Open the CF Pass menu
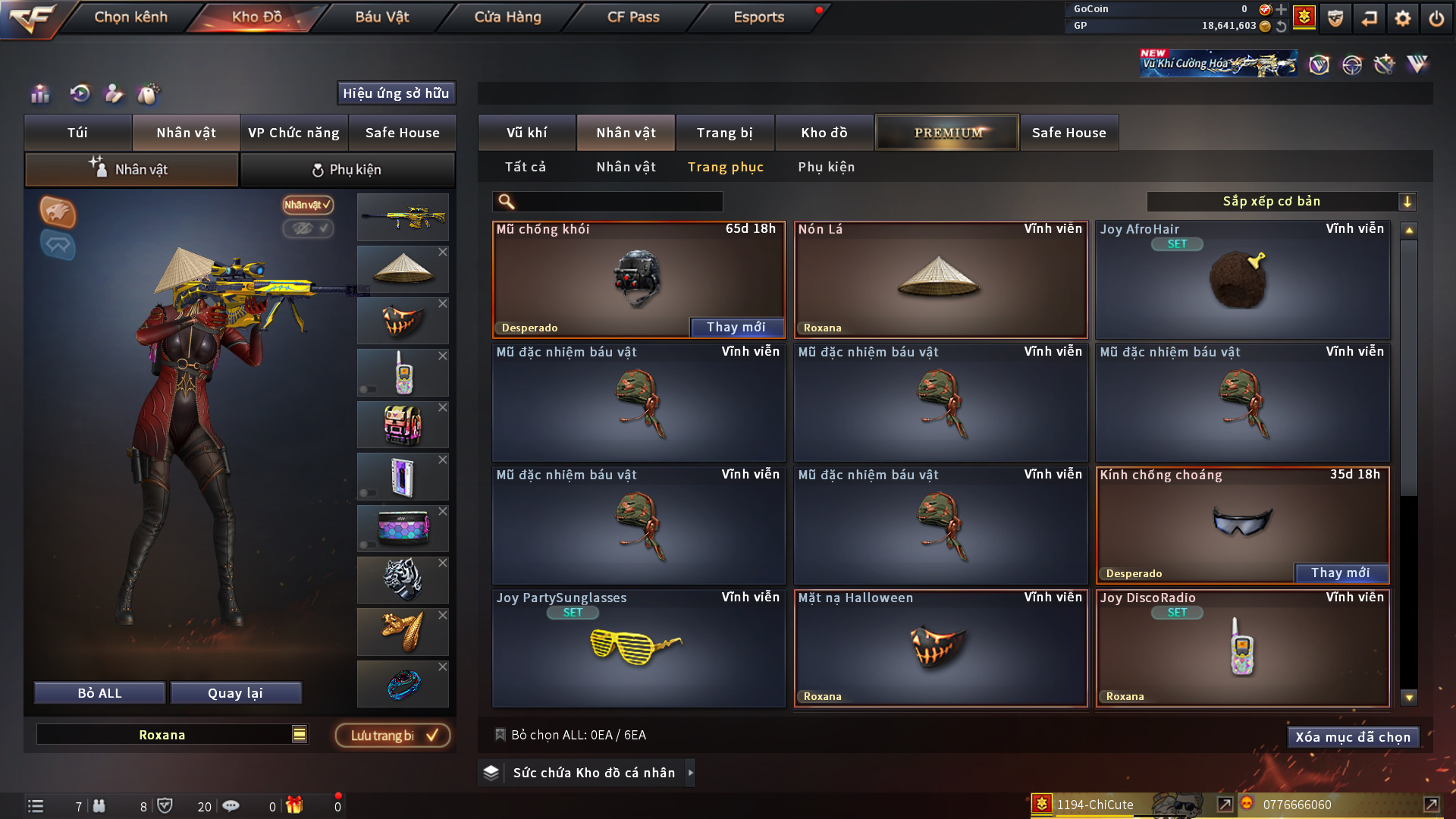 click(633, 17)
